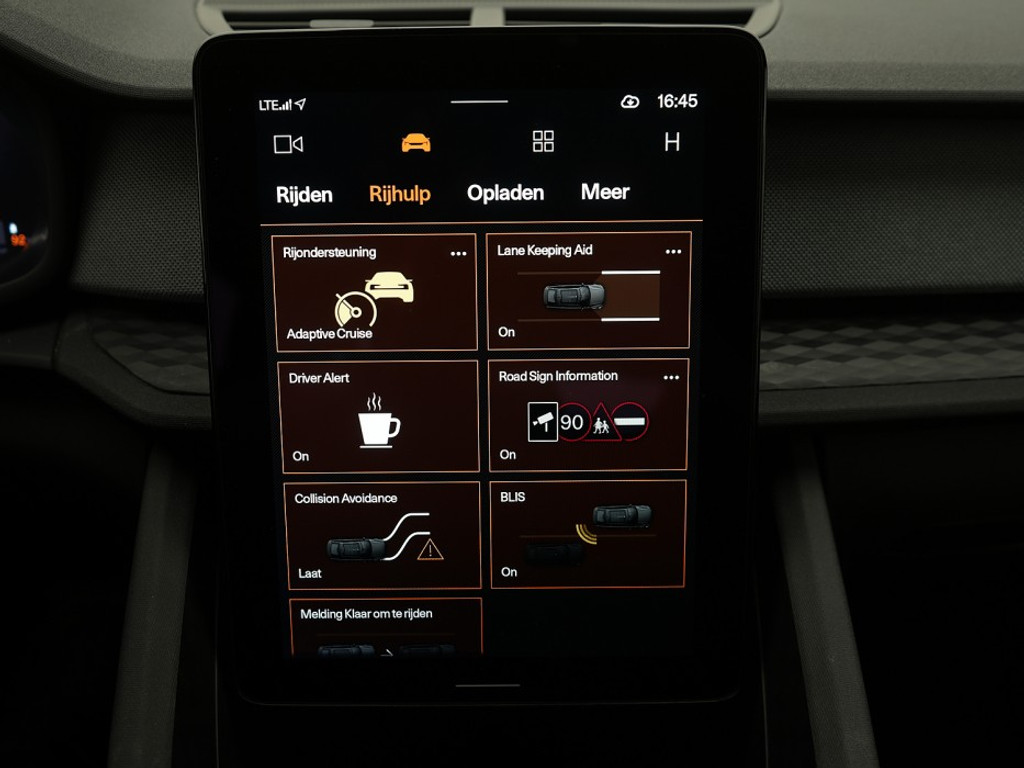Screen dimensions: 1024x768
Task: Show the Meer tab
Action: point(605,192)
